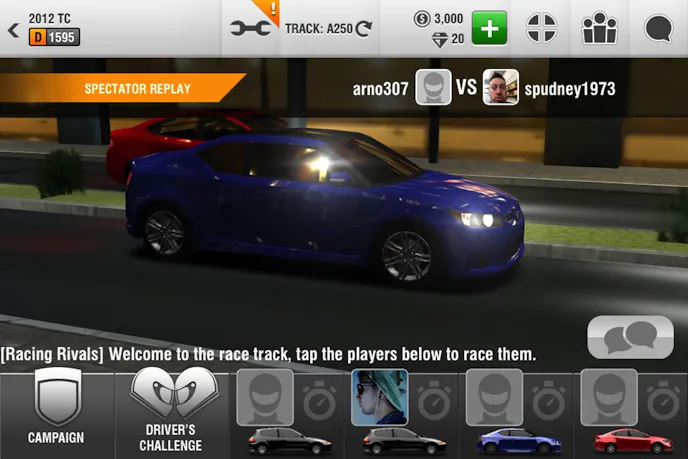This screenshot has width=688, height=459.
Task: Change track via the A250 refresh button
Action: [363, 29]
